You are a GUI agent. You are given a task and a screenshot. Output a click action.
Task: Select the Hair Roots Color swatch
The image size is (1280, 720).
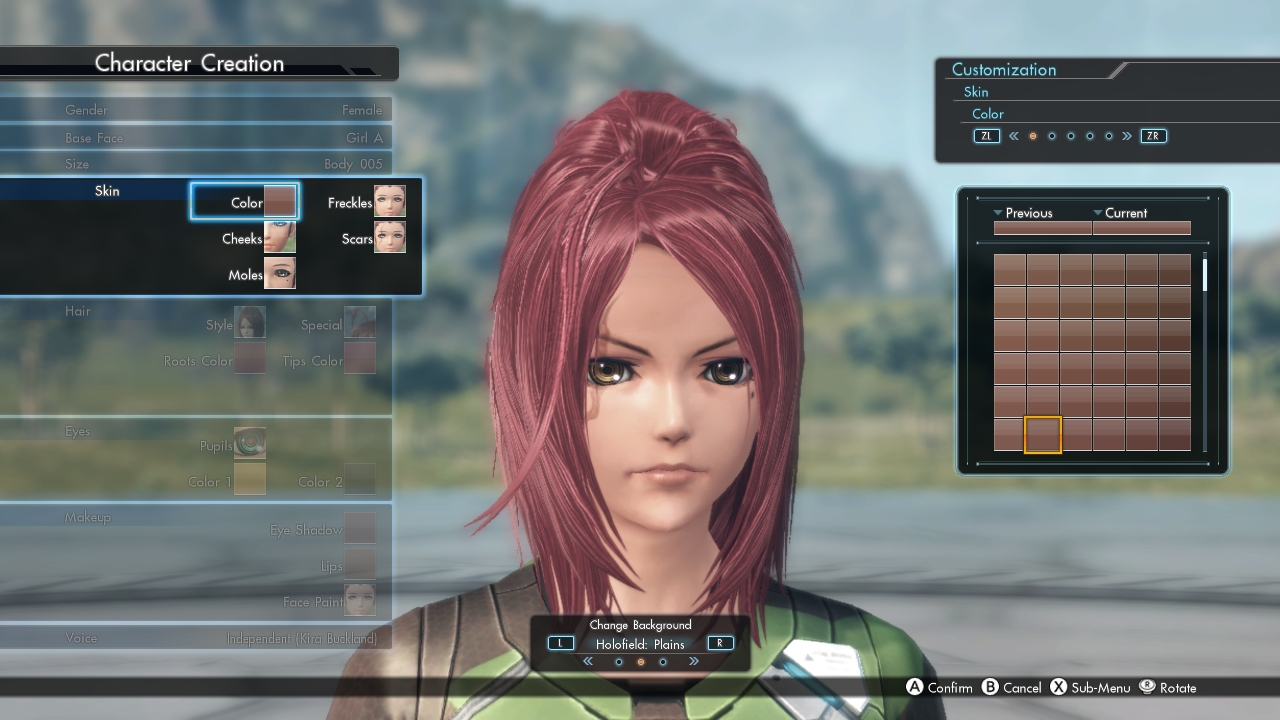coord(250,359)
